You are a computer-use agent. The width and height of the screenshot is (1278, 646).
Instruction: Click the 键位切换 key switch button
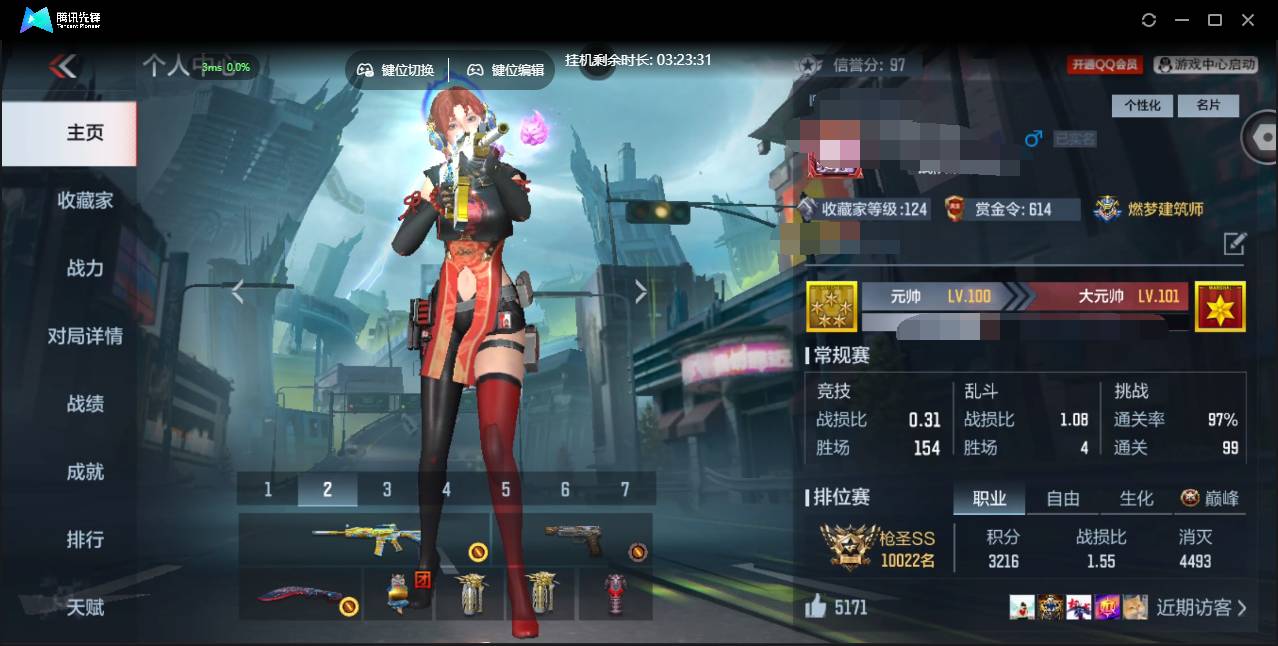[x=397, y=70]
